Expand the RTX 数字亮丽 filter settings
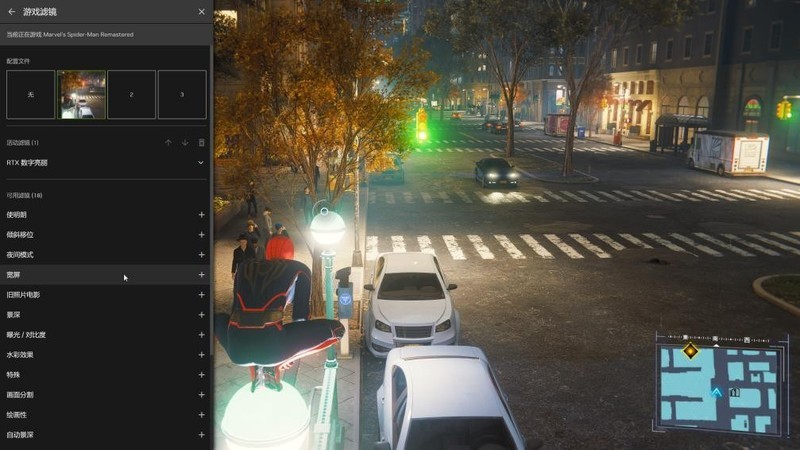The image size is (800, 450). 201,162
